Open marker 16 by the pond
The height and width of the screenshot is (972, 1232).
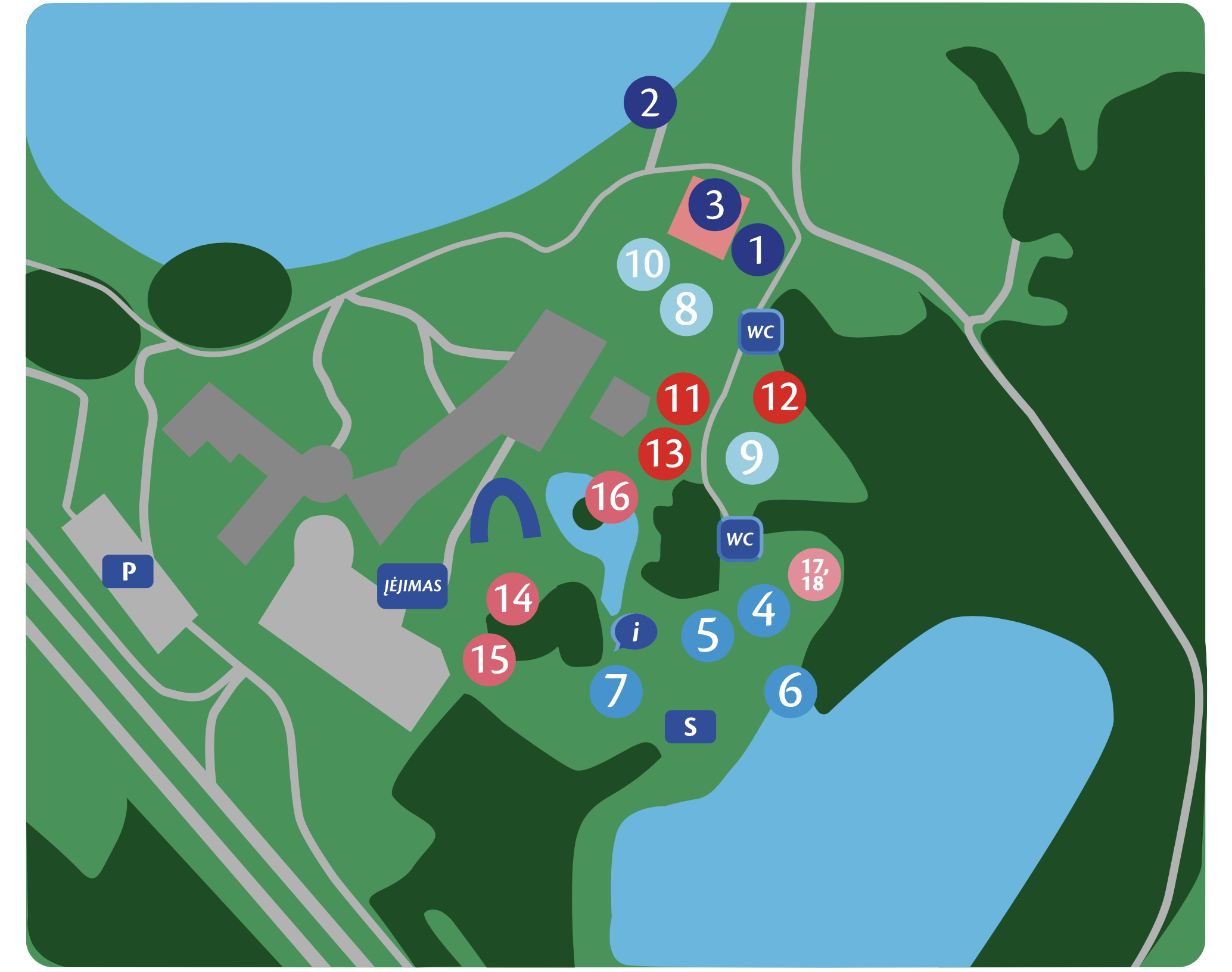pyautogui.click(x=611, y=497)
